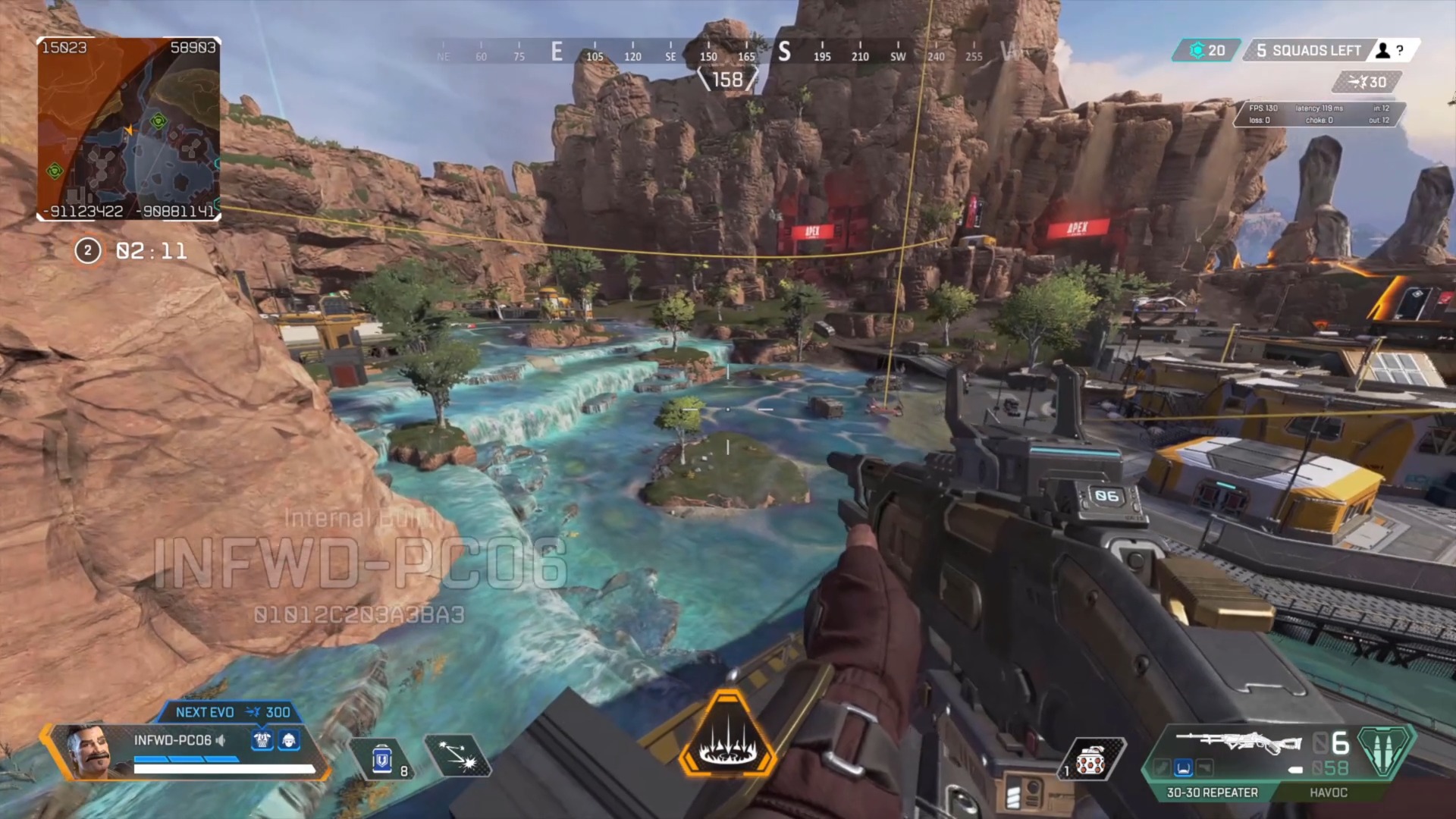Viewport: 1456px width, 819px height.
Task: Toggle the highlighted optic attachment slot
Action: [1182, 767]
